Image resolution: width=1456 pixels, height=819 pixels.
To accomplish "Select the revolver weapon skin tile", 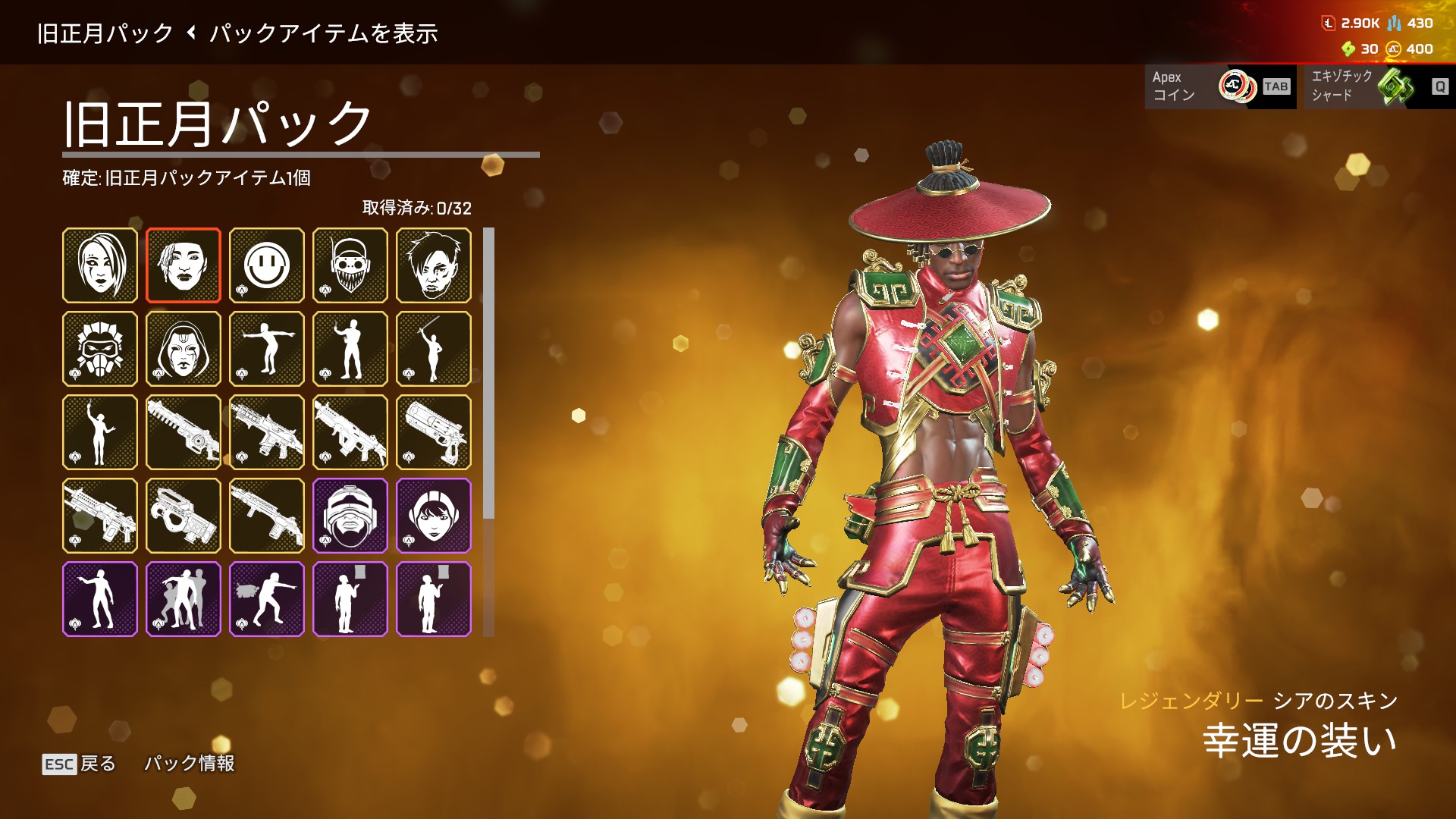I will [x=434, y=432].
